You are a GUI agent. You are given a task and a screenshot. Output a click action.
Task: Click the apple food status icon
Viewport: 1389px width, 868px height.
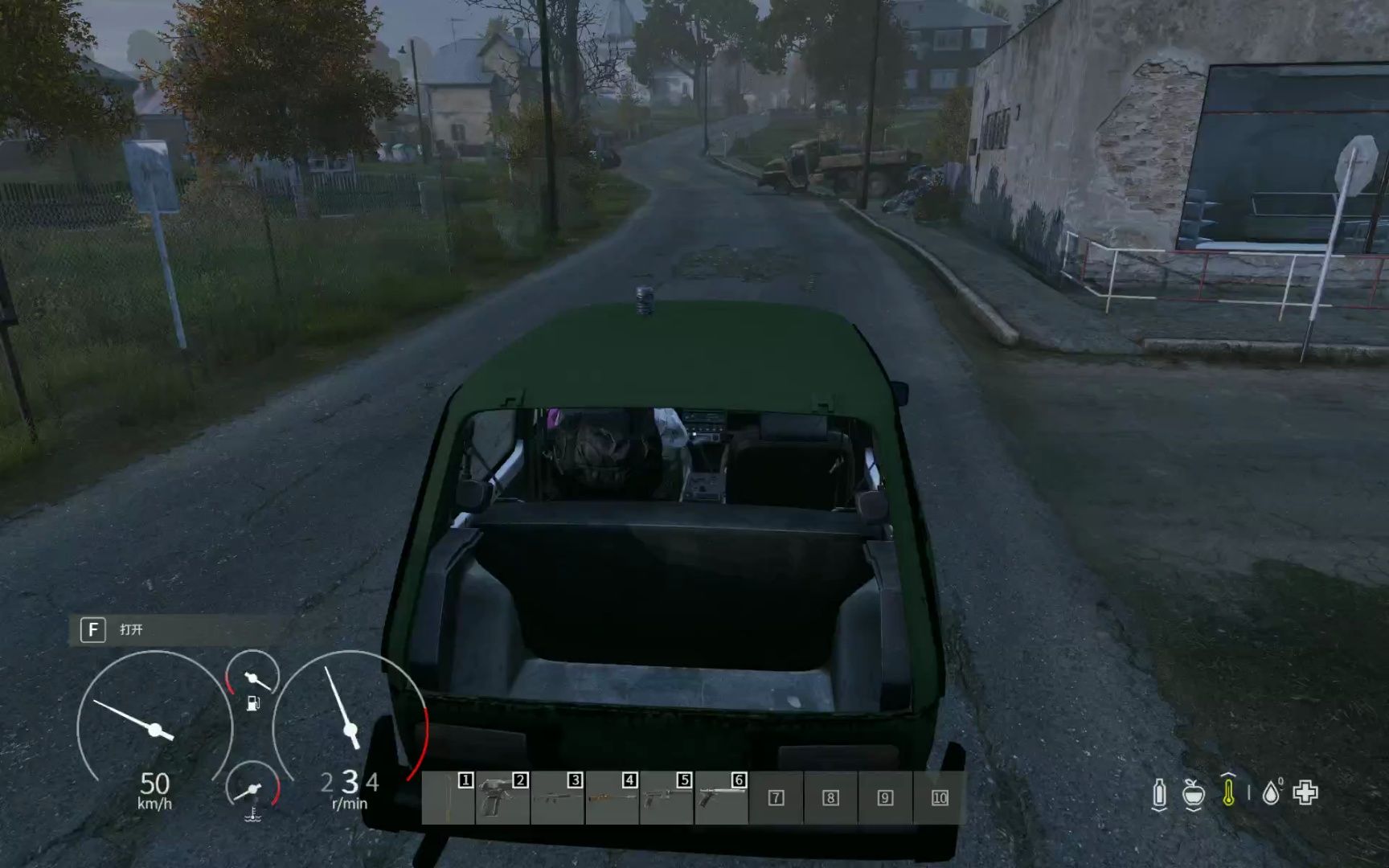coord(1194,795)
